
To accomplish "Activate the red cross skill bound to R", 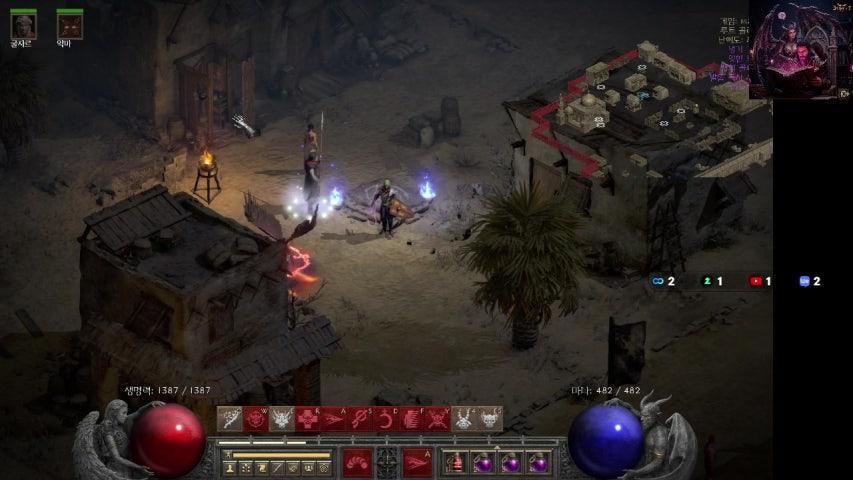I will [308, 419].
